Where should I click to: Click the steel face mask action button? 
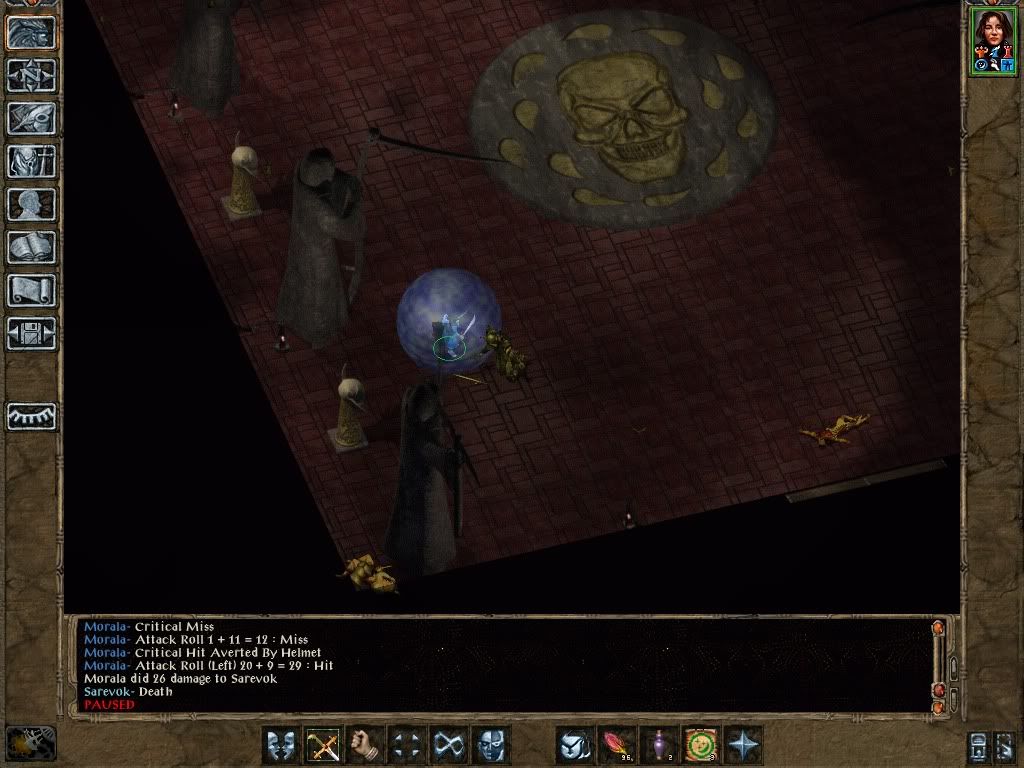[x=491, y=745]
